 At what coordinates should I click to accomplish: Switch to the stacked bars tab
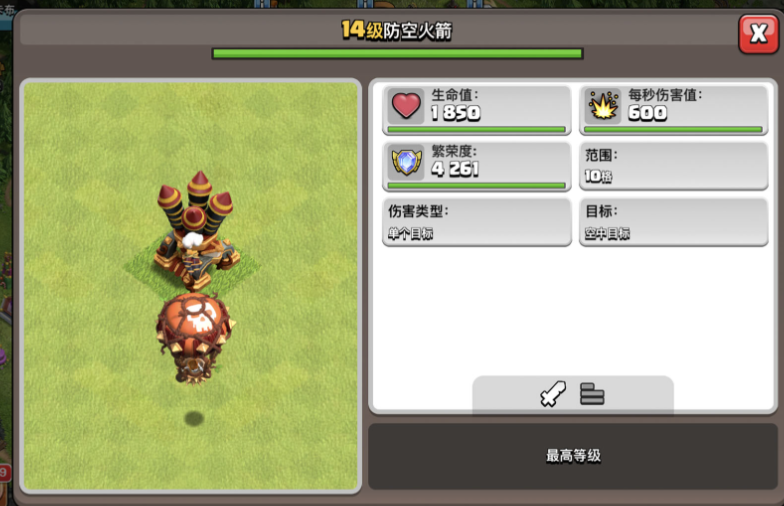[x=592, y=394]
